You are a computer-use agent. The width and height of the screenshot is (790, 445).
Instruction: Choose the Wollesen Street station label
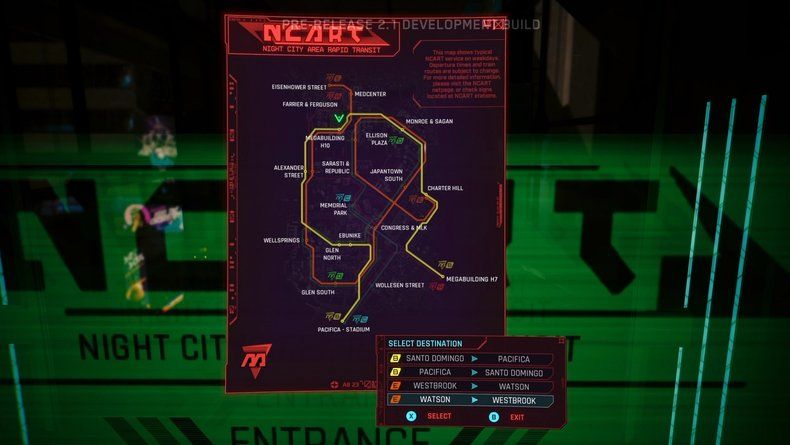[x=400, y=285]
